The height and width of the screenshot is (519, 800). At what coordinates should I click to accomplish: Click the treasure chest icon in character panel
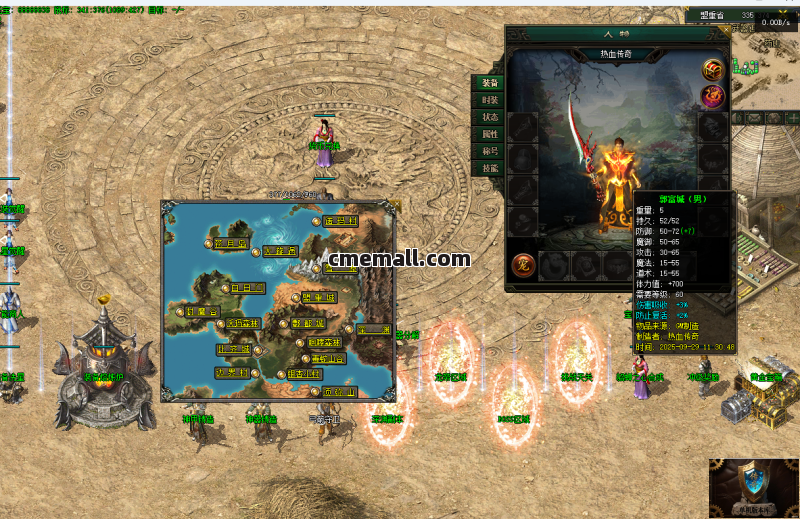[x=713, y=69]
